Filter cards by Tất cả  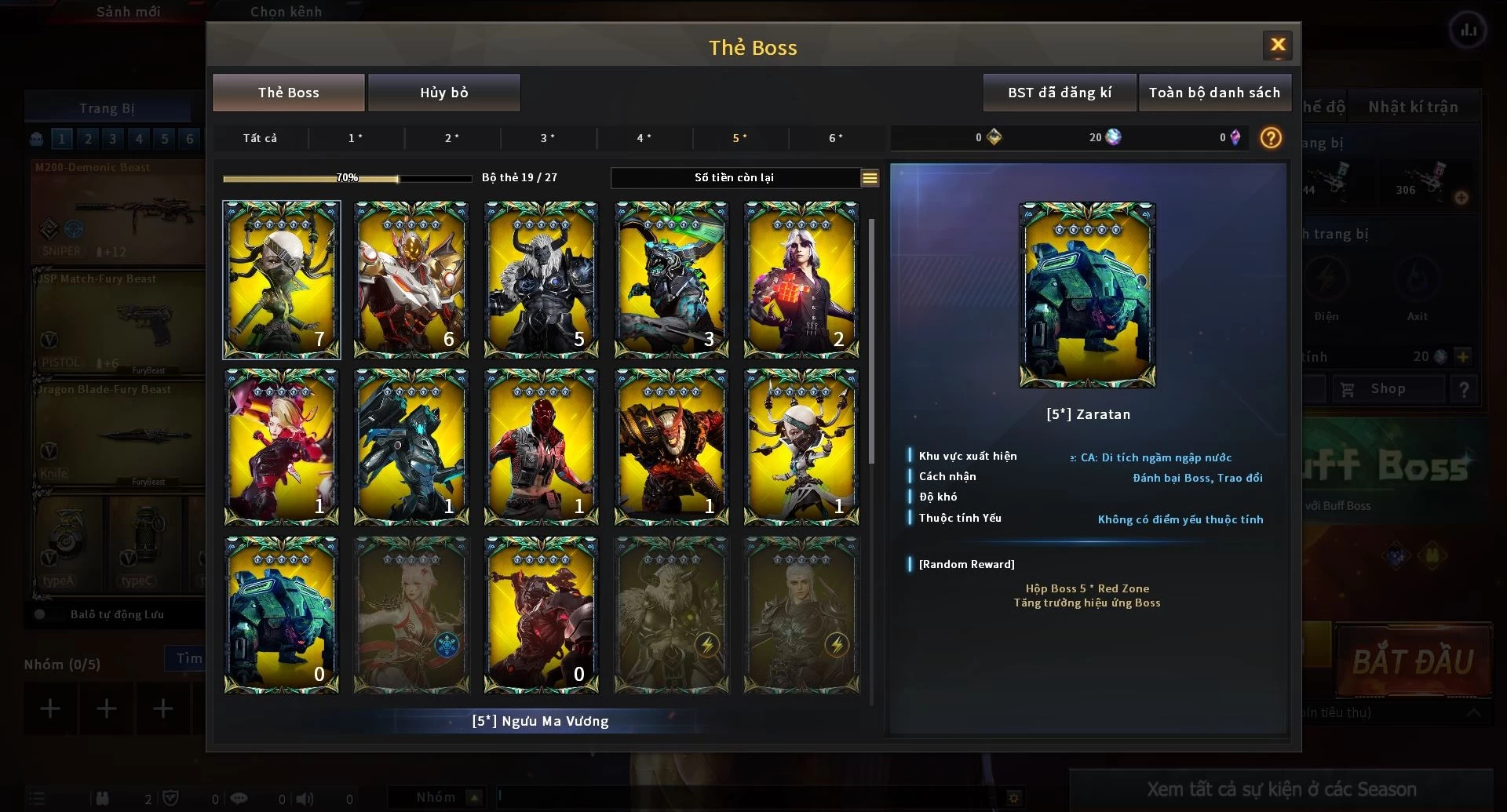[260, 138]
